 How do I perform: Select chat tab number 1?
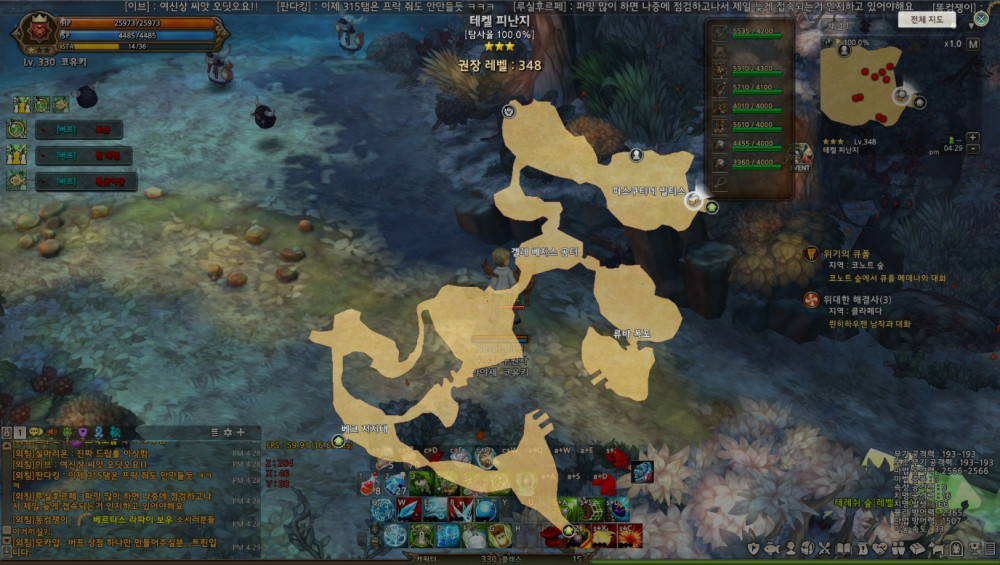coord(20,432)
